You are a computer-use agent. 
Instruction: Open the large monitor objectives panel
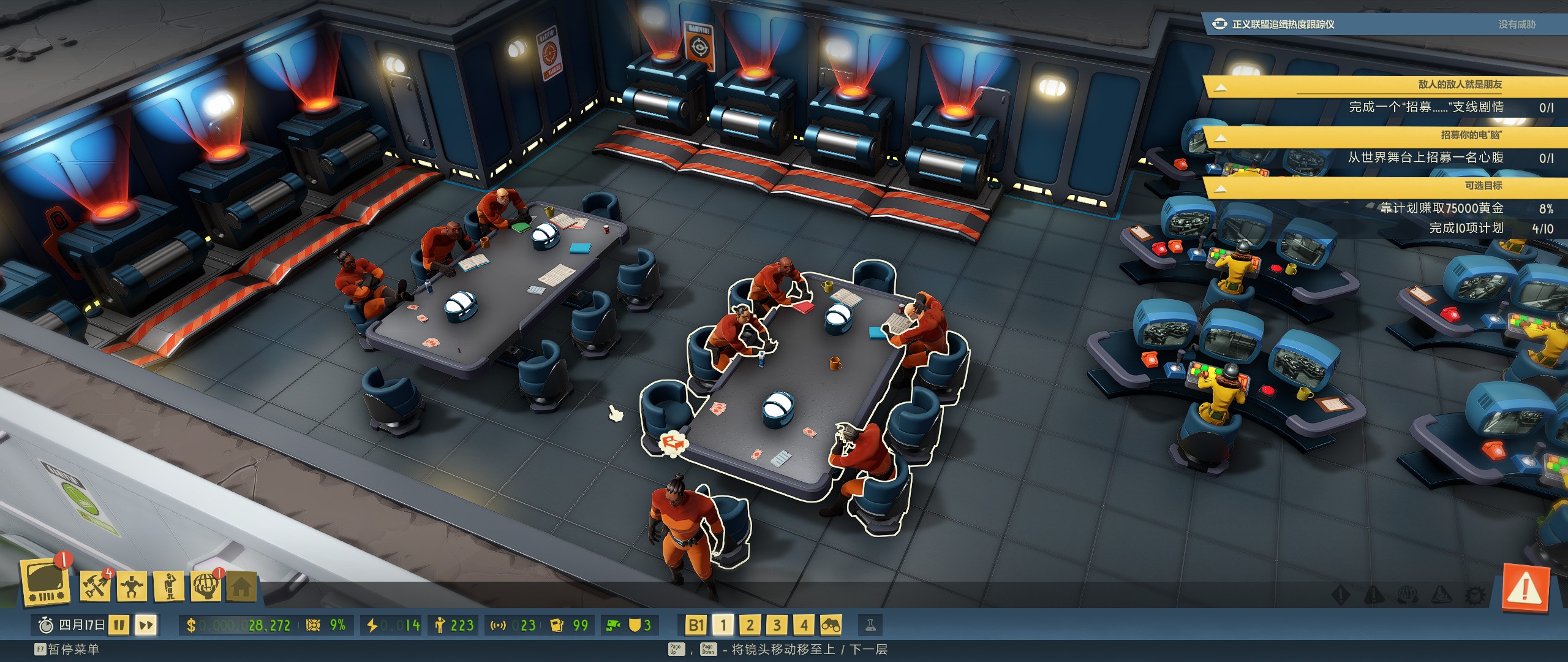44,583
